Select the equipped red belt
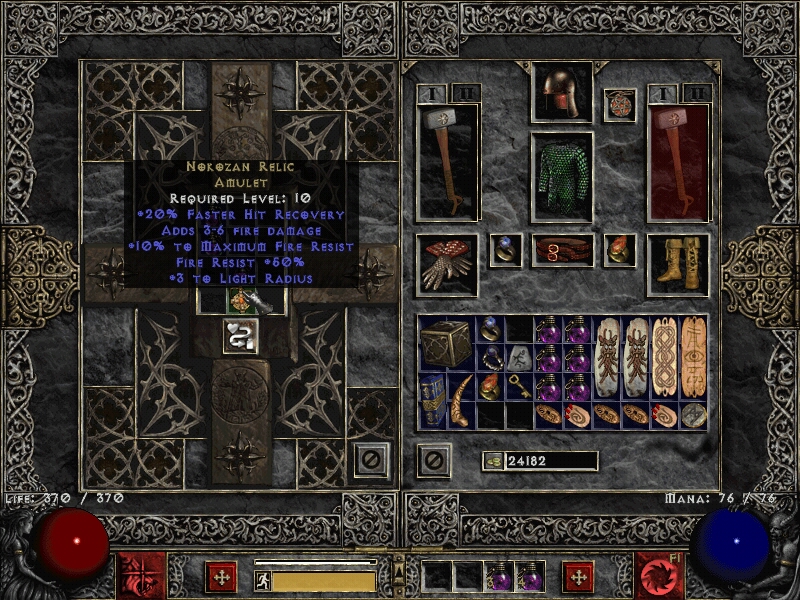This screenshot has width=800, height=600. [x=561, y=250]
